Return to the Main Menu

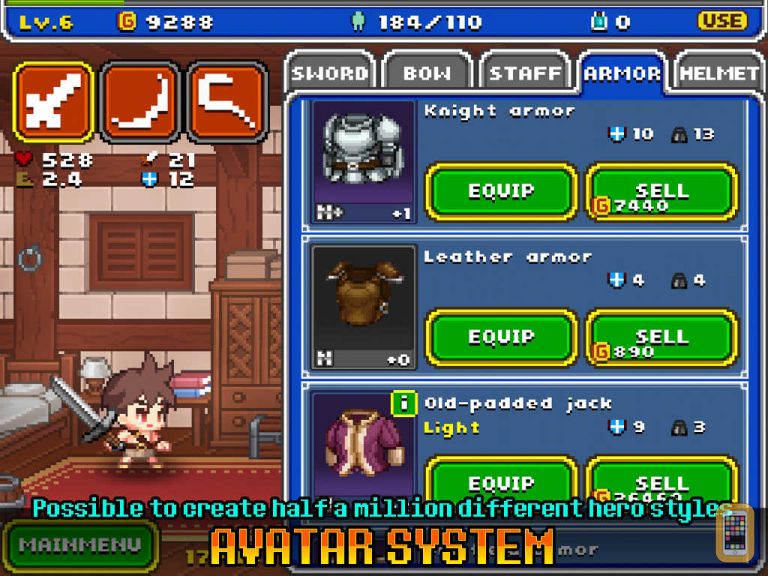coord(78,545)
